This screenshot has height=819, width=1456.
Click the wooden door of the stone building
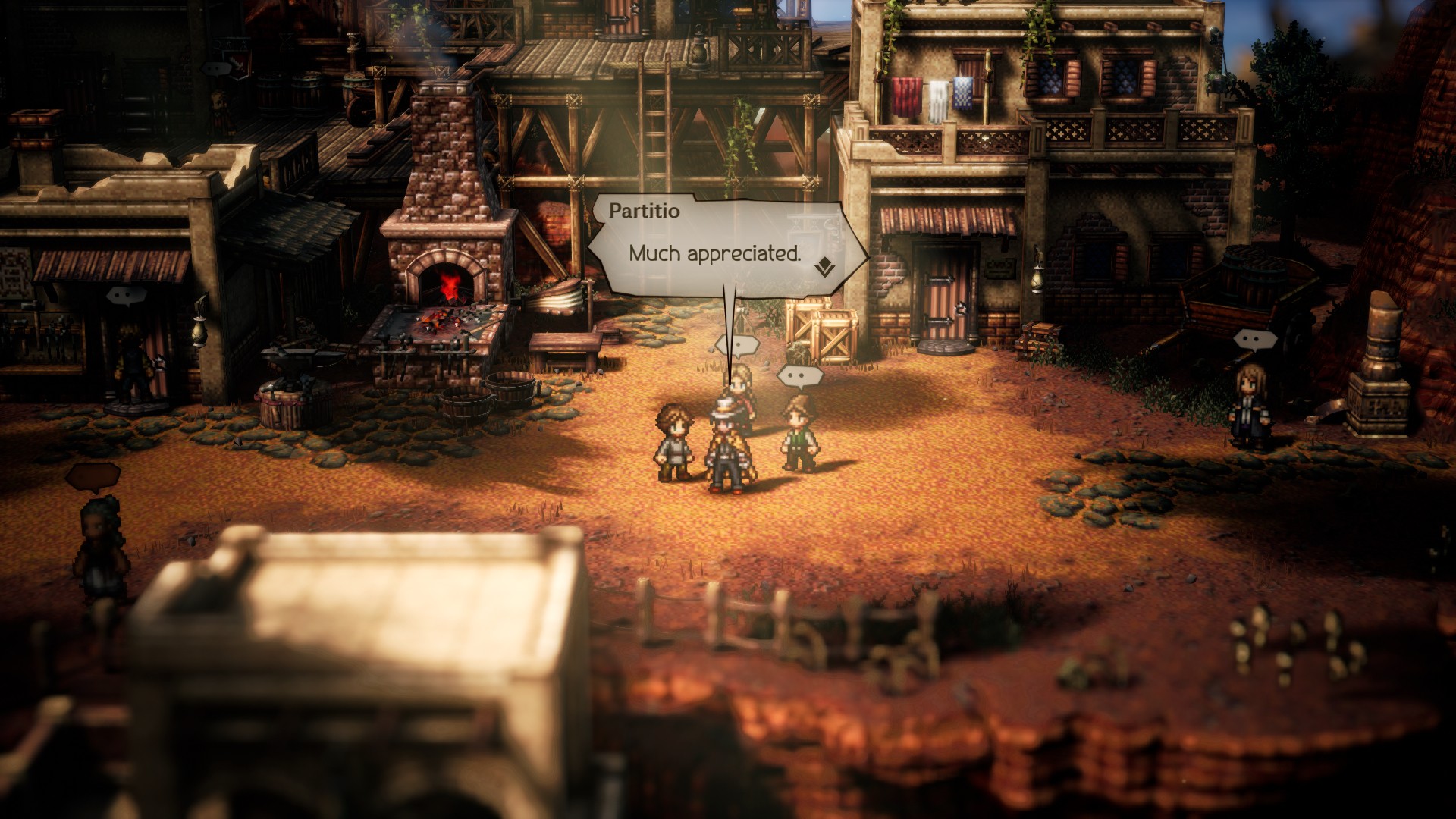click(943, 292)
